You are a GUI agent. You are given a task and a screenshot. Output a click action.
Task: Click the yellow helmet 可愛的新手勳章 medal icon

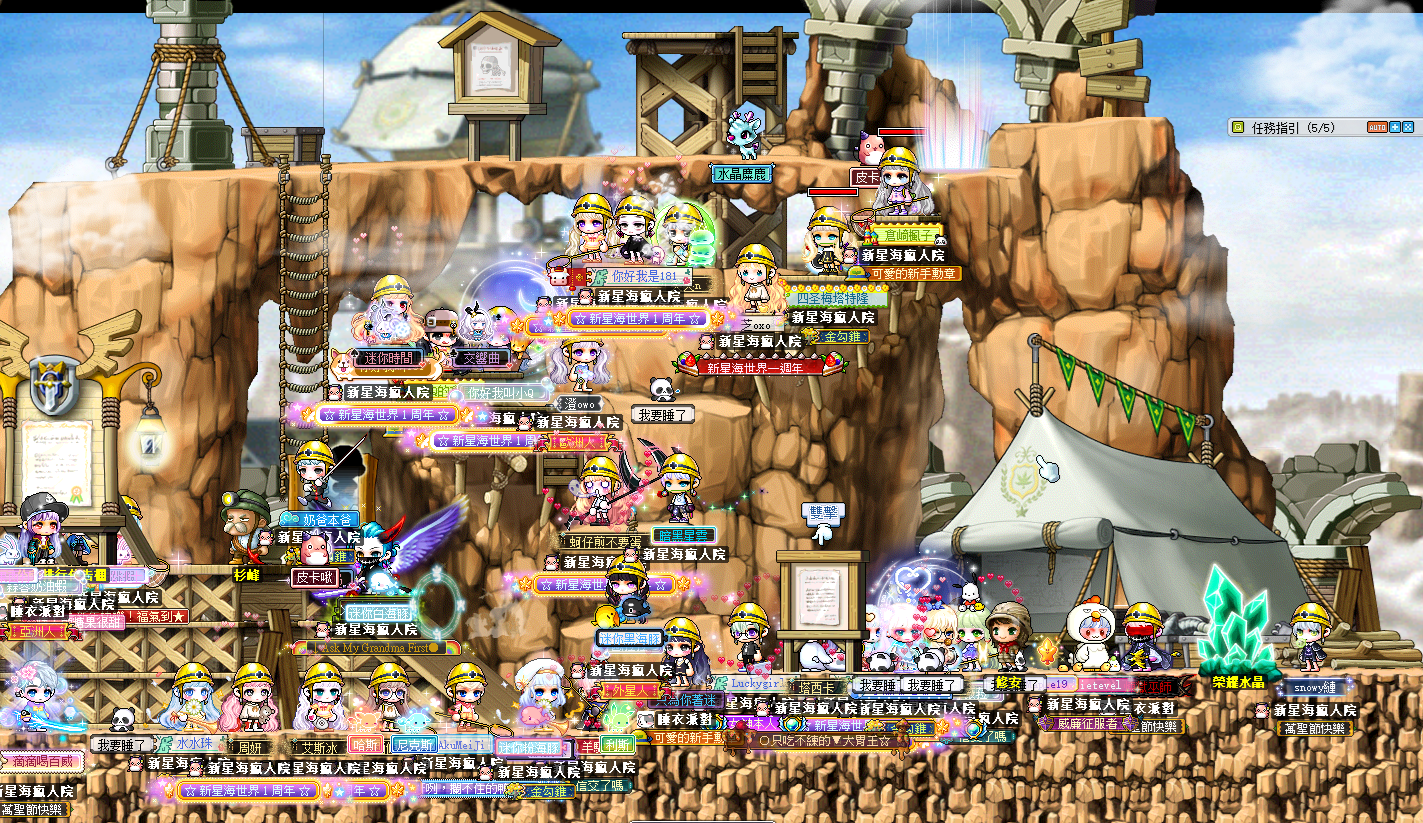pos(856,274)
